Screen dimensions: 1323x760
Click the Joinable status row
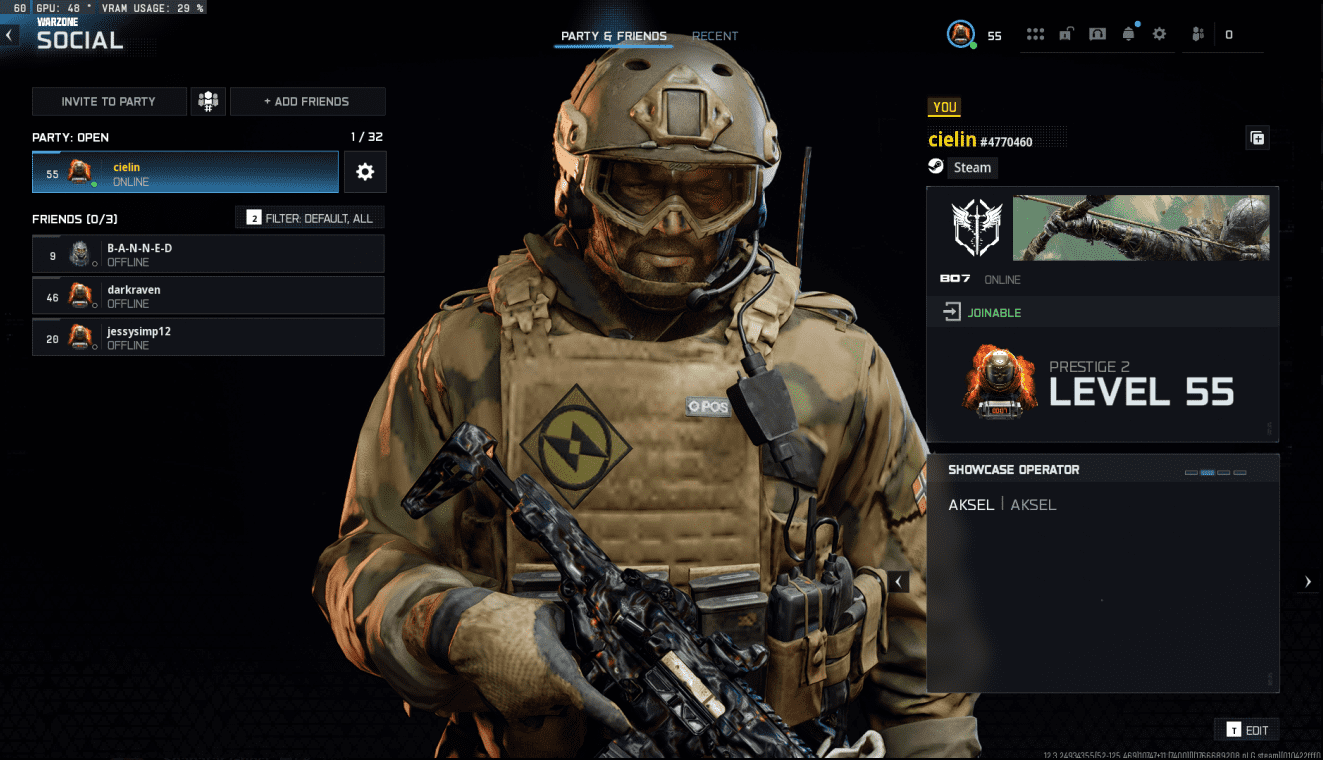pos(1102,313)
